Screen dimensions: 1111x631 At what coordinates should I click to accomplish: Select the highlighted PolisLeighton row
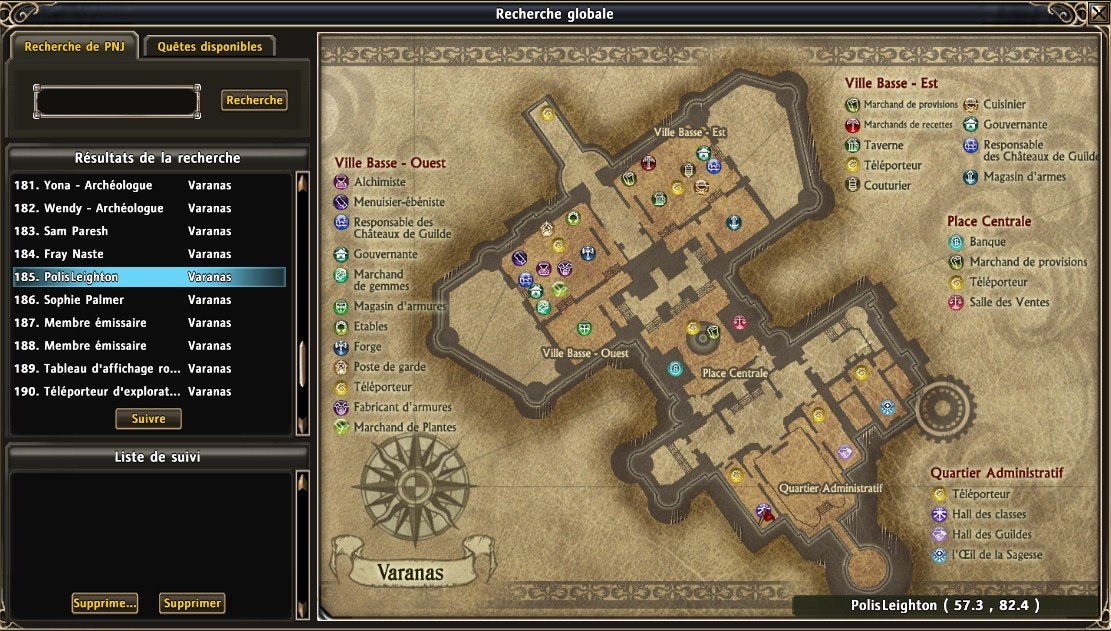point(148,277)
